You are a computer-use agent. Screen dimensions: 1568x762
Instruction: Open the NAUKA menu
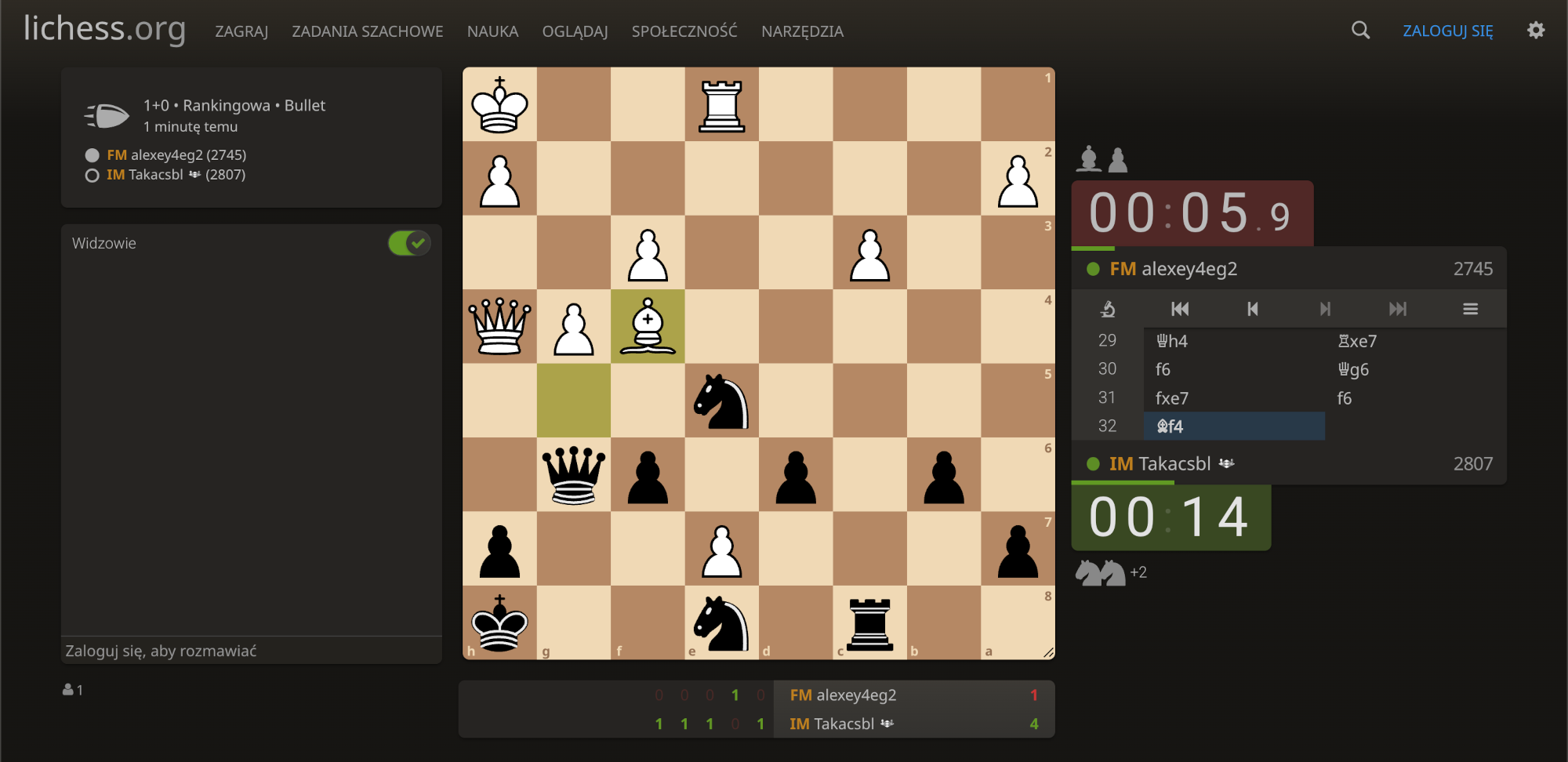492,31
